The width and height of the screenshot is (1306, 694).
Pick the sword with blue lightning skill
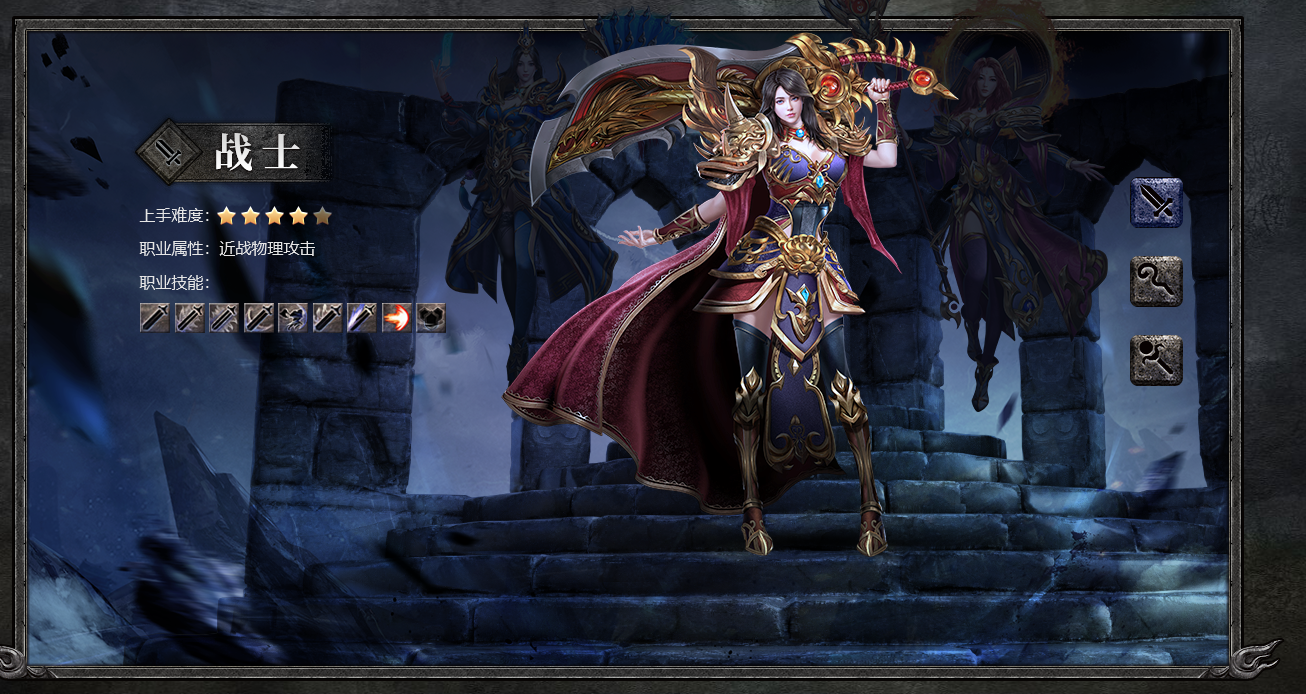pyautogui.click(x=362, y=318)
